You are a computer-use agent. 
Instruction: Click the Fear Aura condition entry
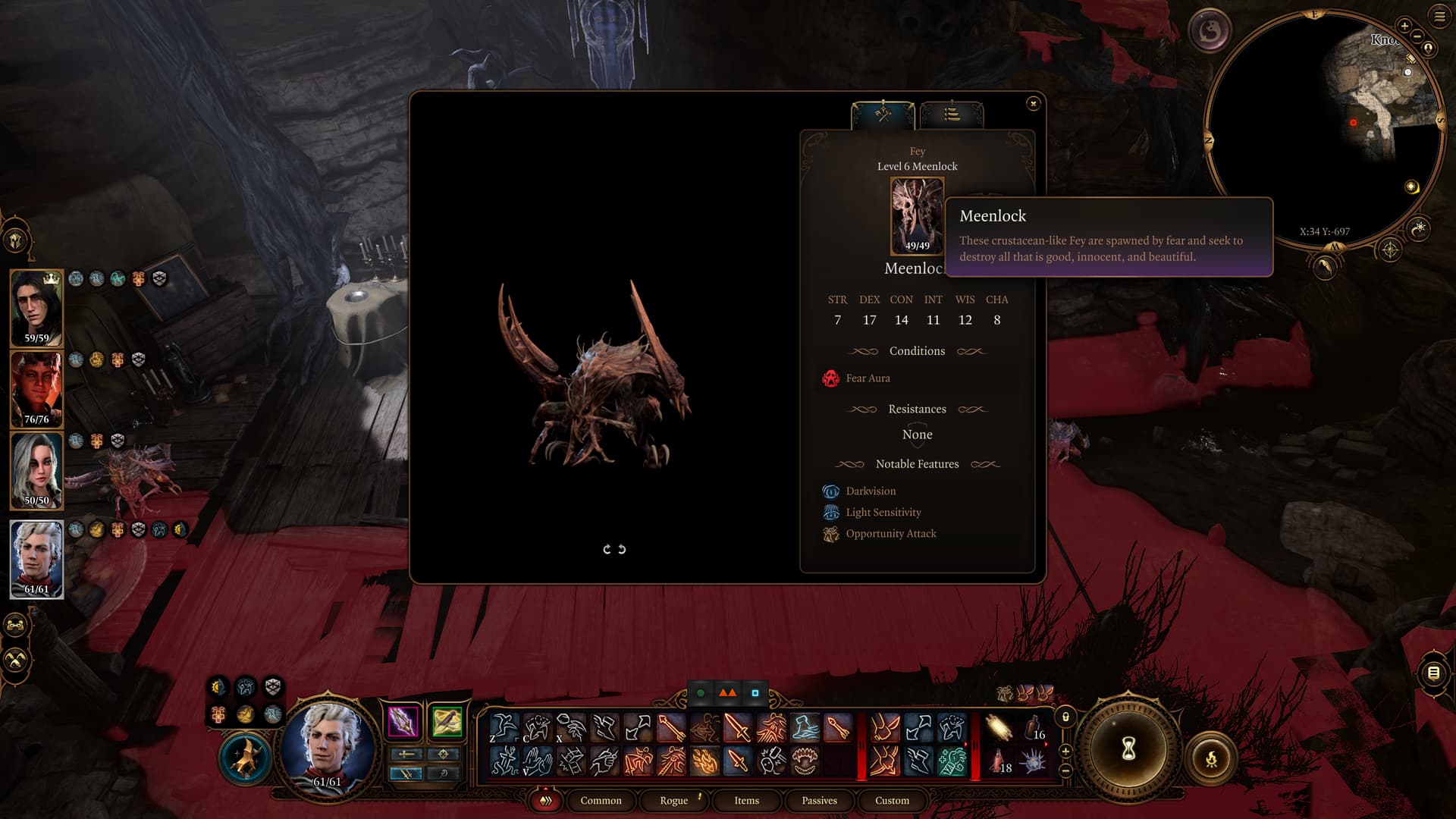point(868,378)
